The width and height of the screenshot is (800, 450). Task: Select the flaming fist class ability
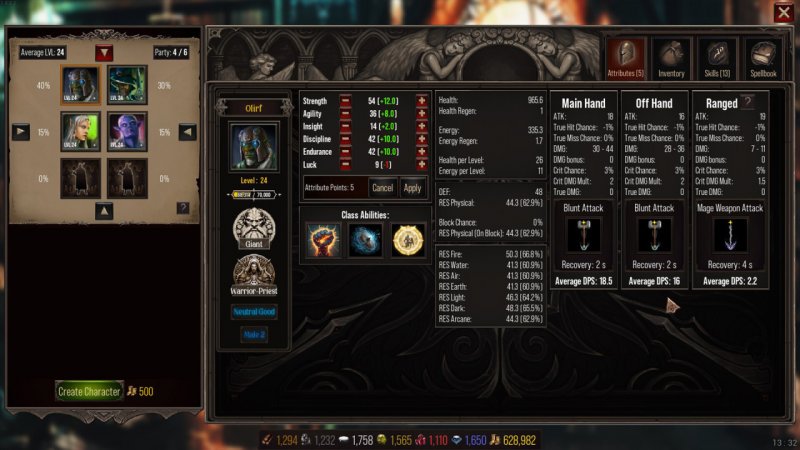point(323,239)
